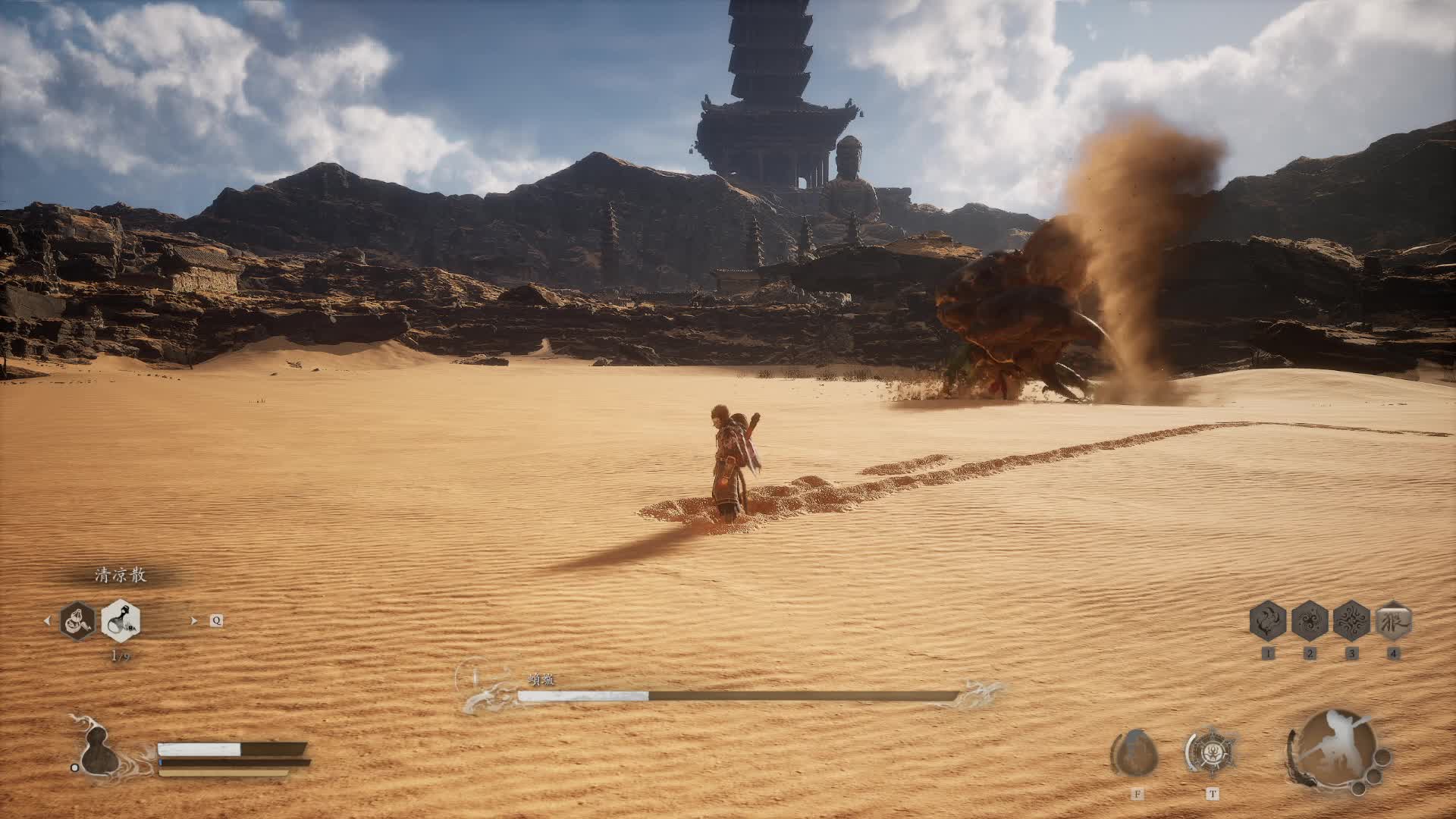Image resolution: width=1456 pixels, height=819 pixels.
Task: Cycle quick items with the left arrow
Action: point(46,620)
